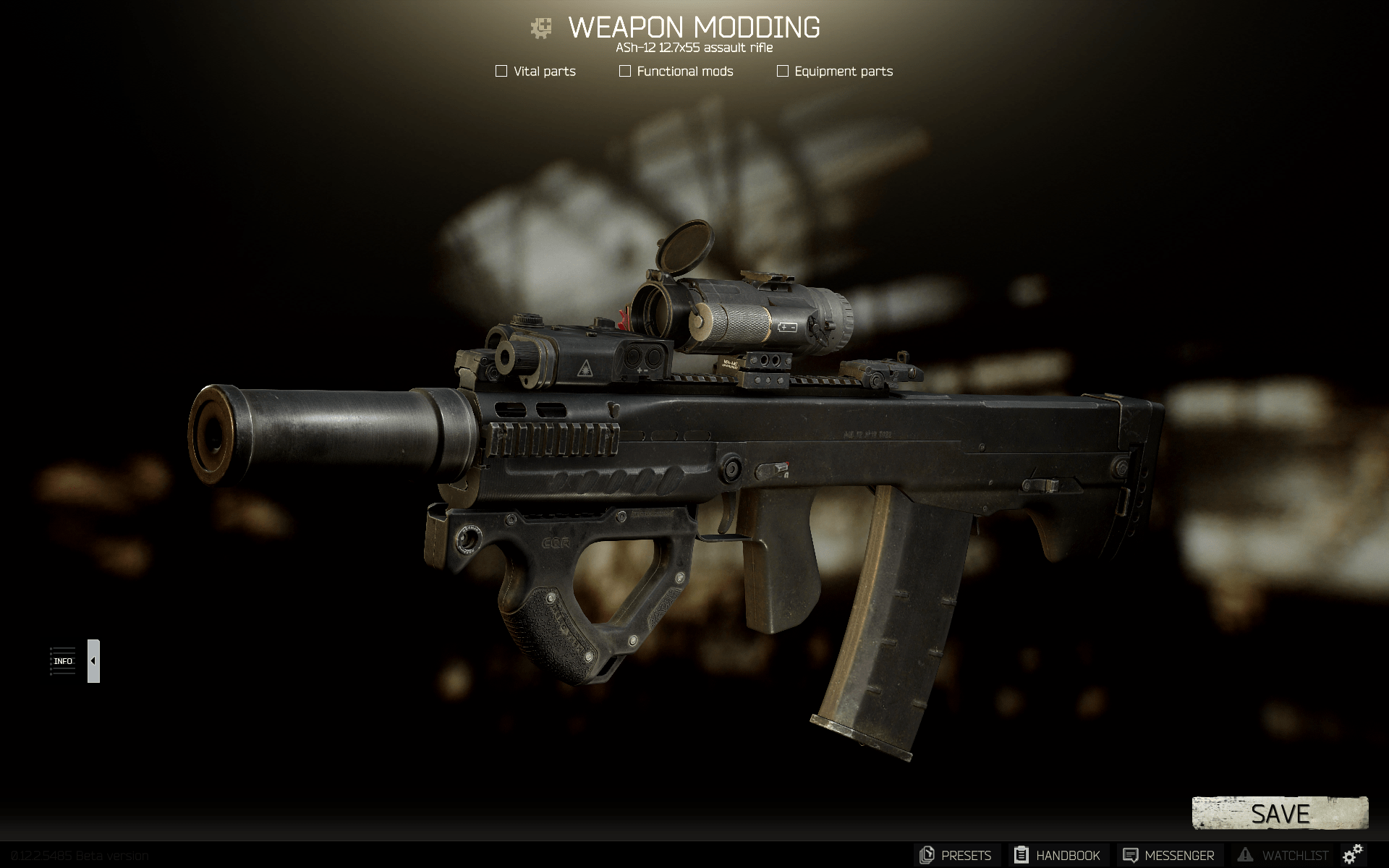Expand the INFO side panel arrow
This screenshot has width=1389, height=868.
coord(93,660)
